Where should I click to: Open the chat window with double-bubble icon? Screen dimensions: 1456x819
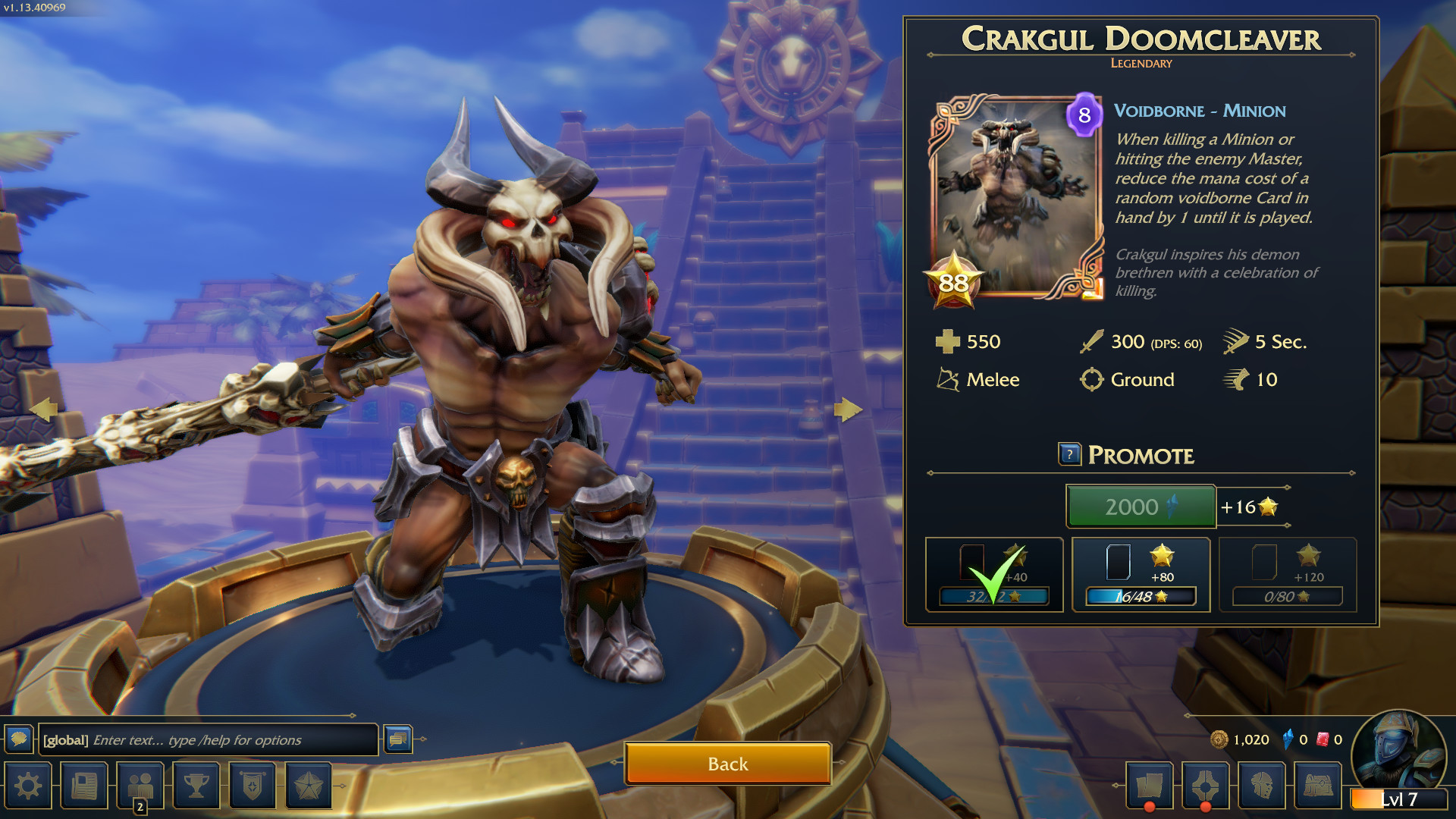click(x=398, y=739)
